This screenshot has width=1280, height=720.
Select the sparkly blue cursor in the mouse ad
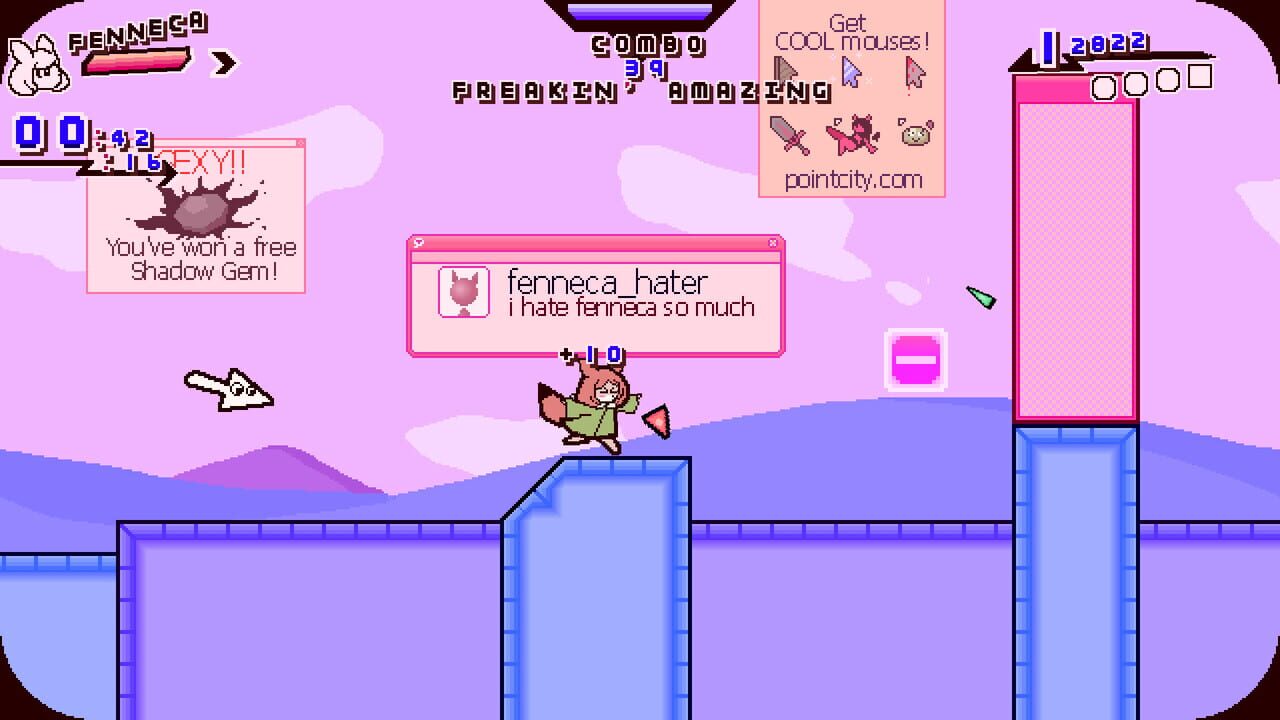pyautogui.click(x=851, y=70)
